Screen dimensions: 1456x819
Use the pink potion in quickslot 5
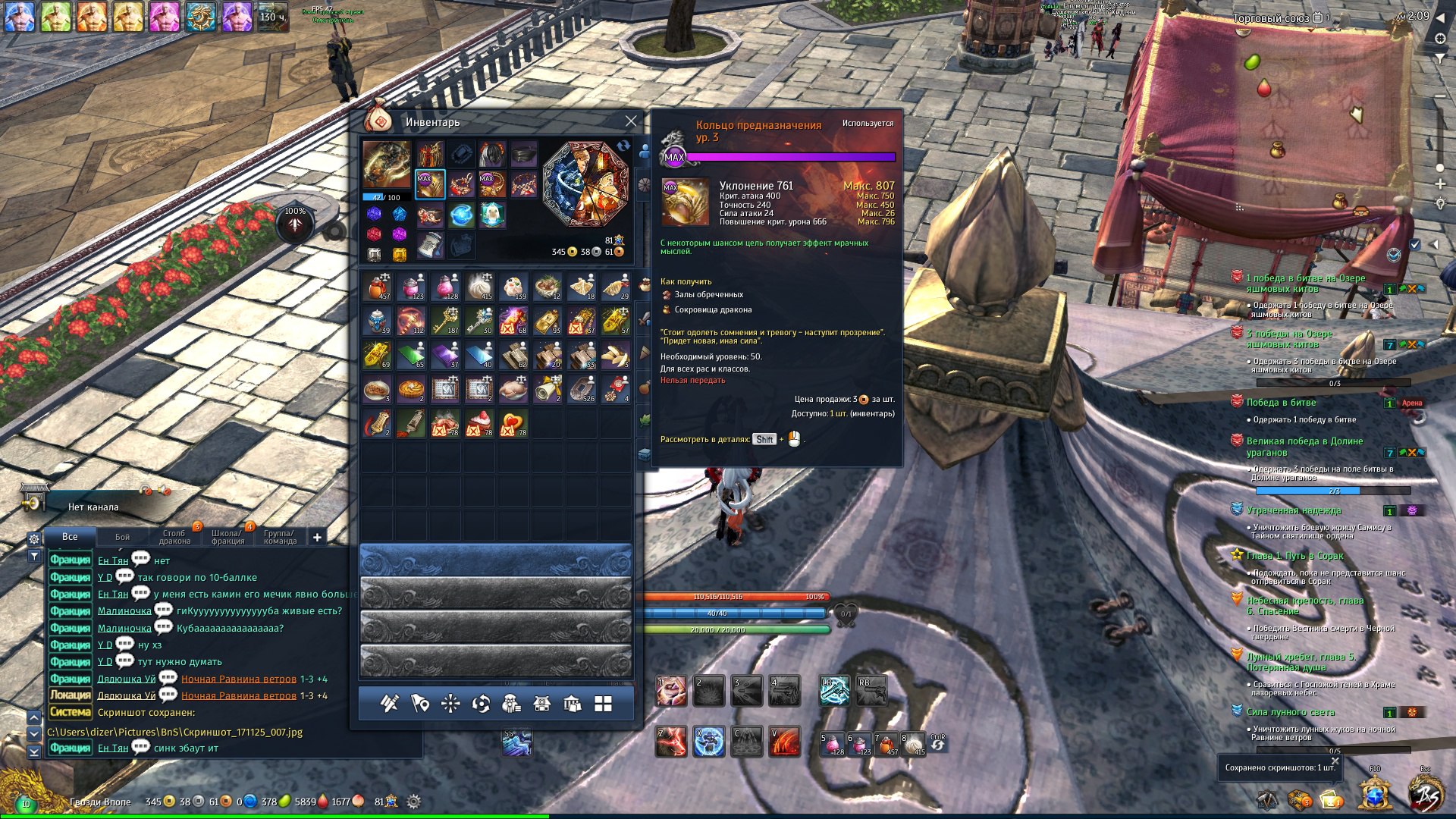click(833, 743)
